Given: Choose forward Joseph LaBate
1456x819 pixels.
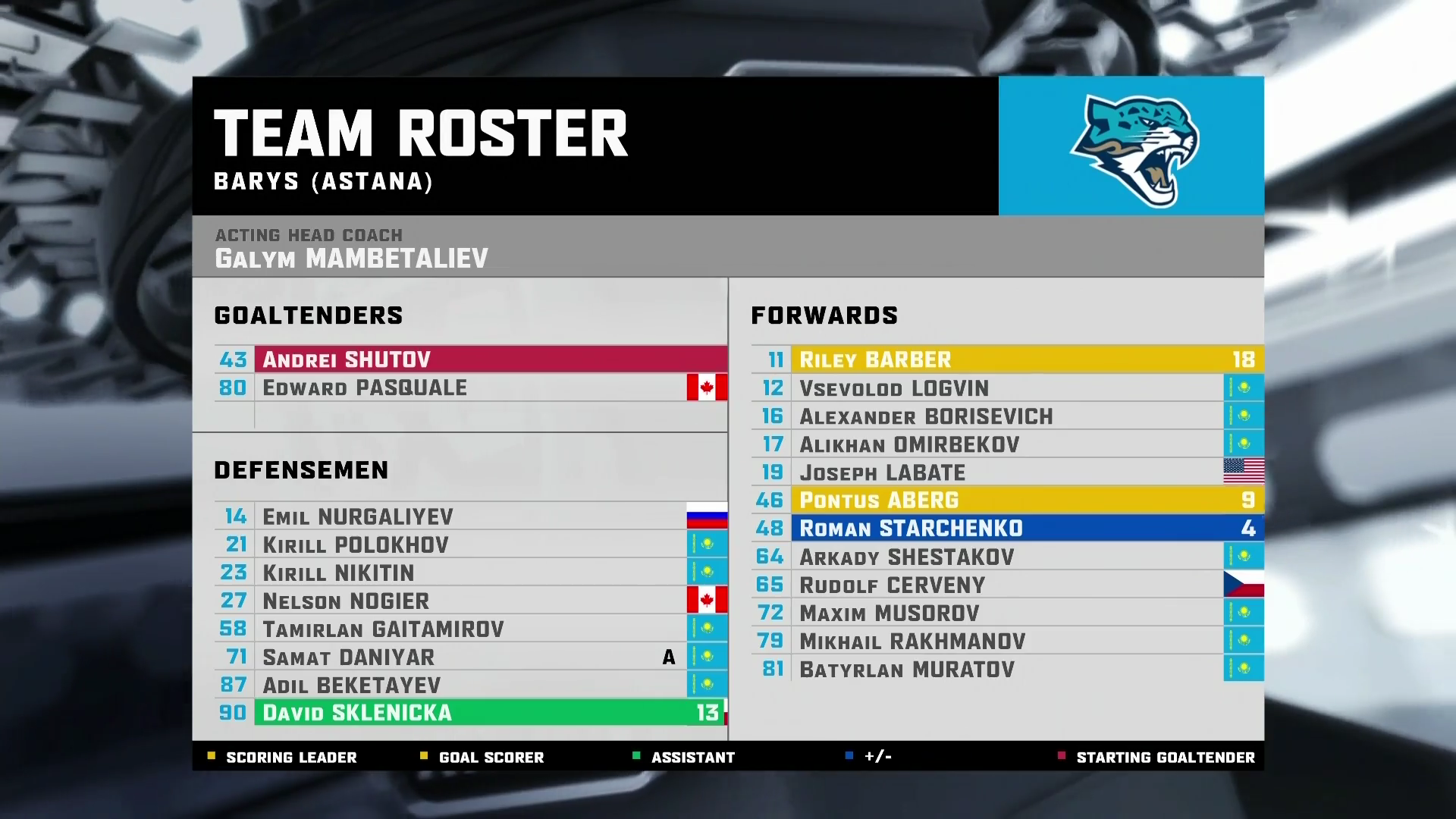Looking at the screenshot, I should [x=1007, y=472].
